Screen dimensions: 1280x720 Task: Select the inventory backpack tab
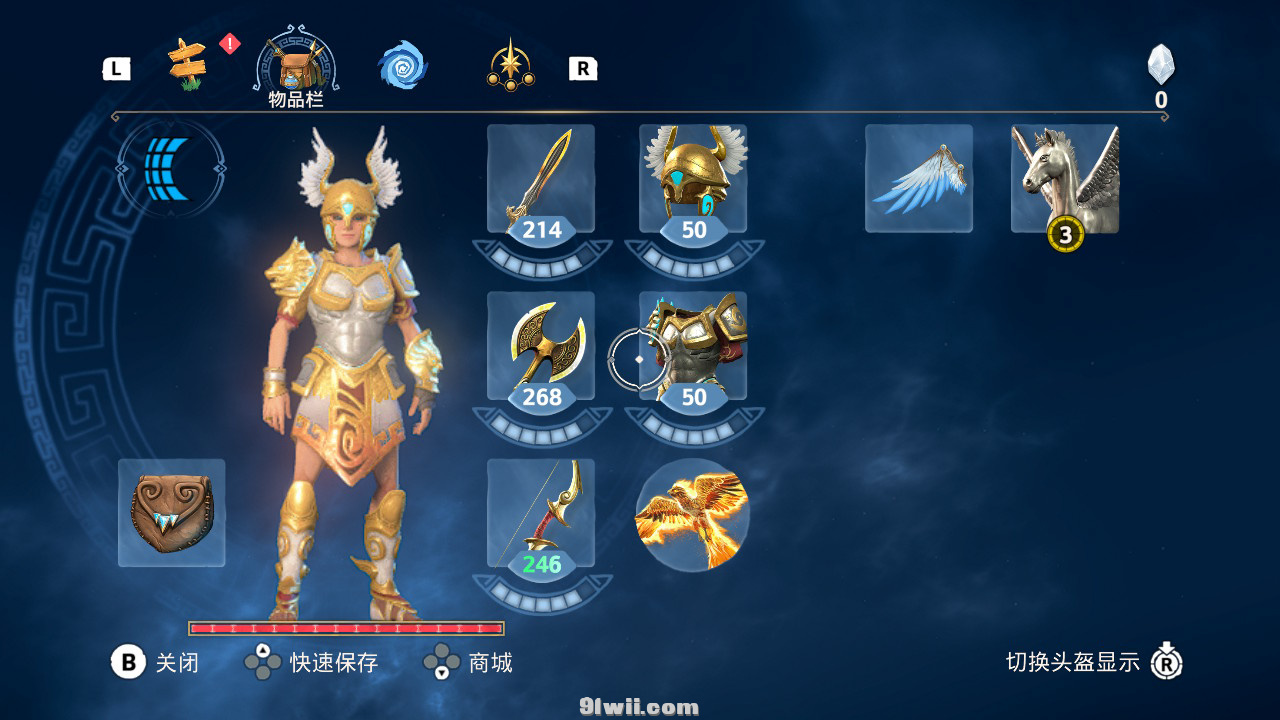296,67
